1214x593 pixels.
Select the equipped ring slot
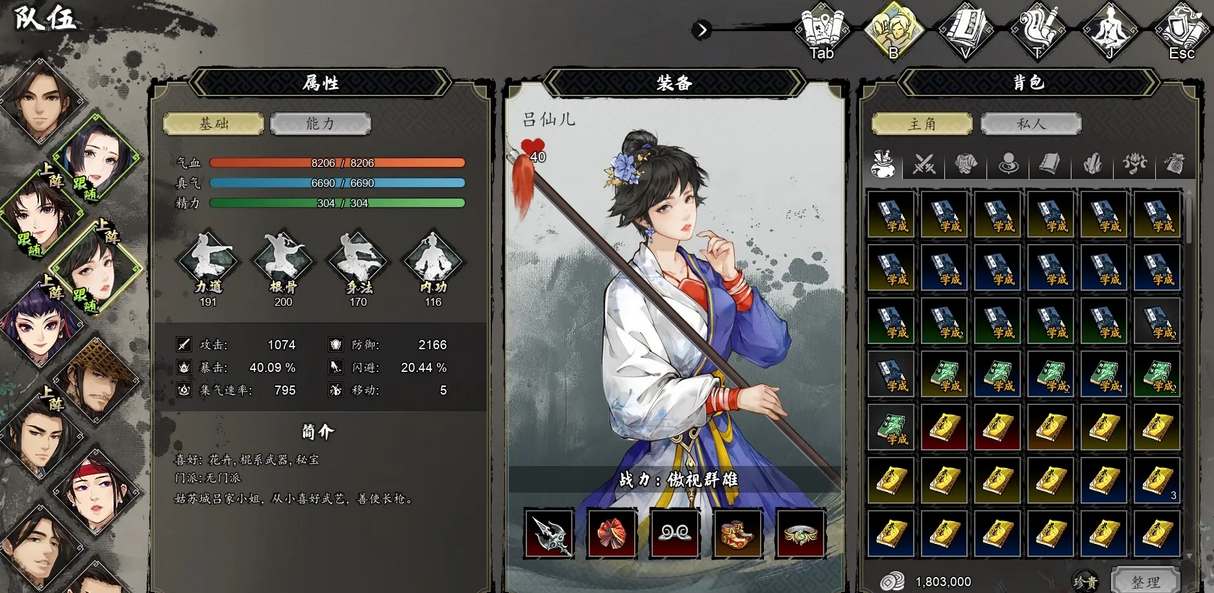[x=800, y=533]
